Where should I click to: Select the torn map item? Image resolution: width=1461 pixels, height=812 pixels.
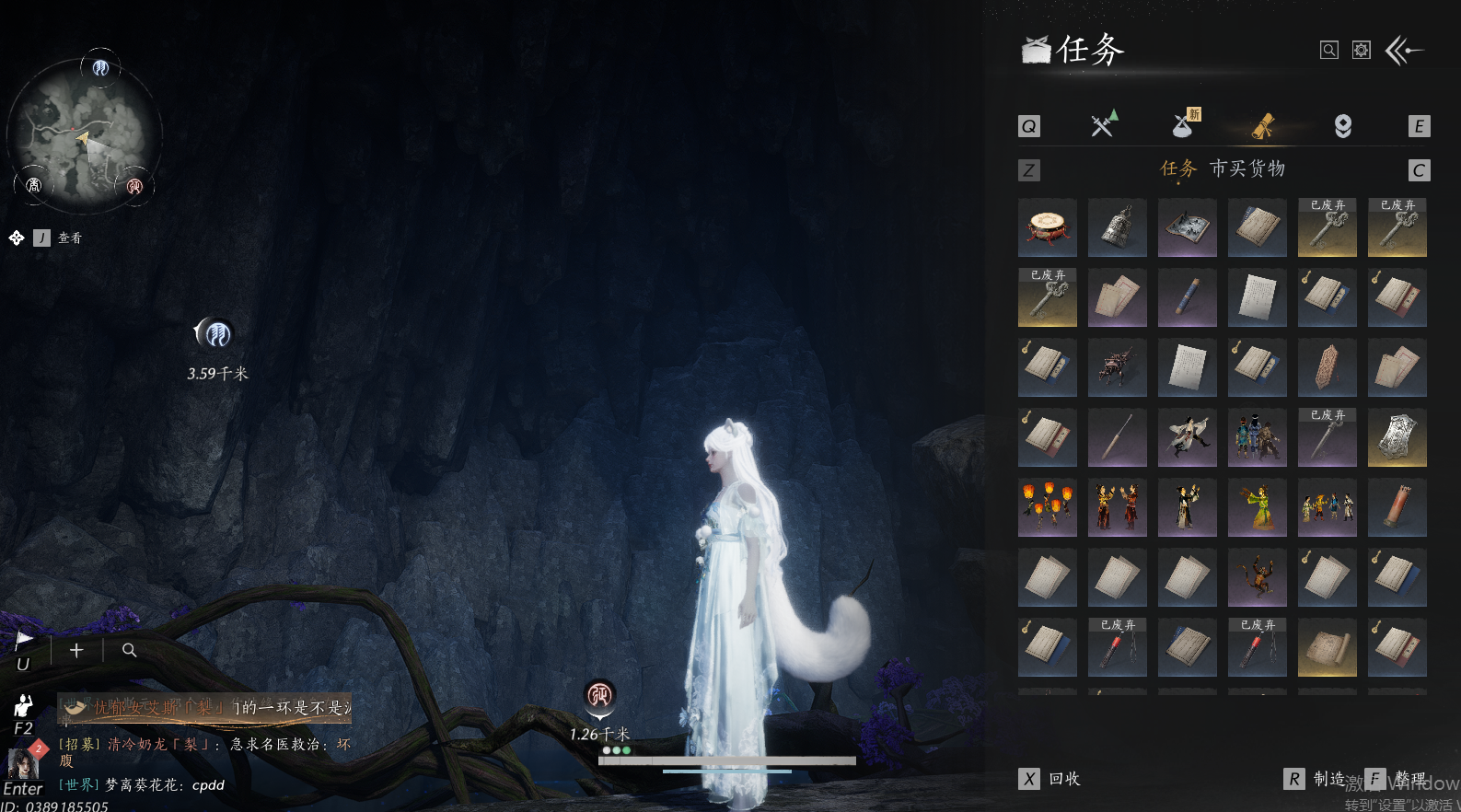[x=1188, y=227]
